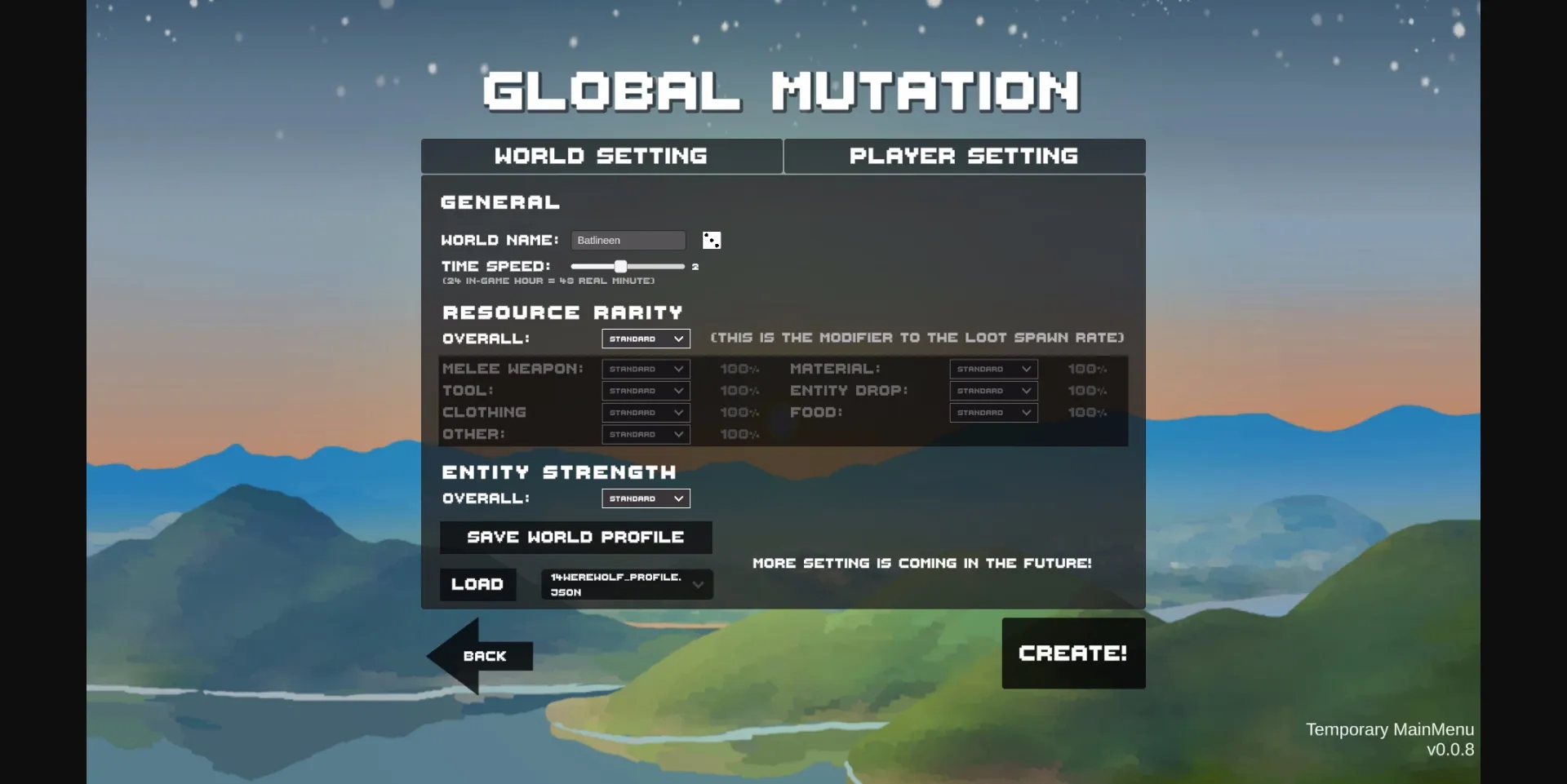Screen dimensions: 1567x784
Task: Click the Create! button
Action: click(x=1073, y=652)
